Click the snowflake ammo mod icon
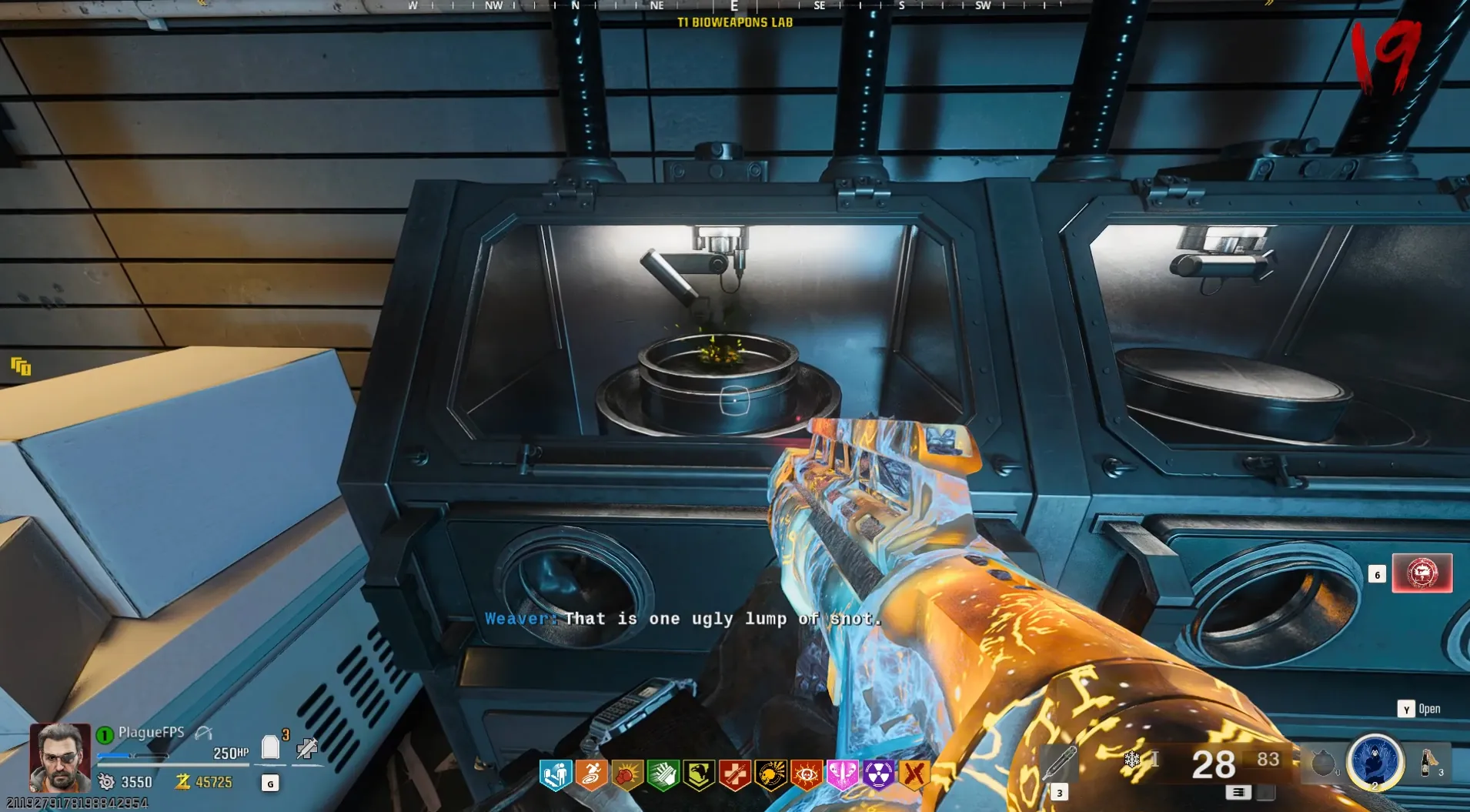The image size is (1470, 812). pos(1132,760)
